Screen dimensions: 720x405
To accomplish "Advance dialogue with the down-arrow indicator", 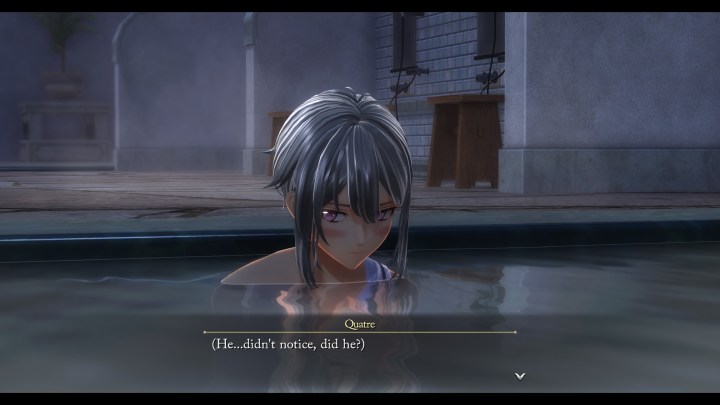I will click(x=519, y=376).
